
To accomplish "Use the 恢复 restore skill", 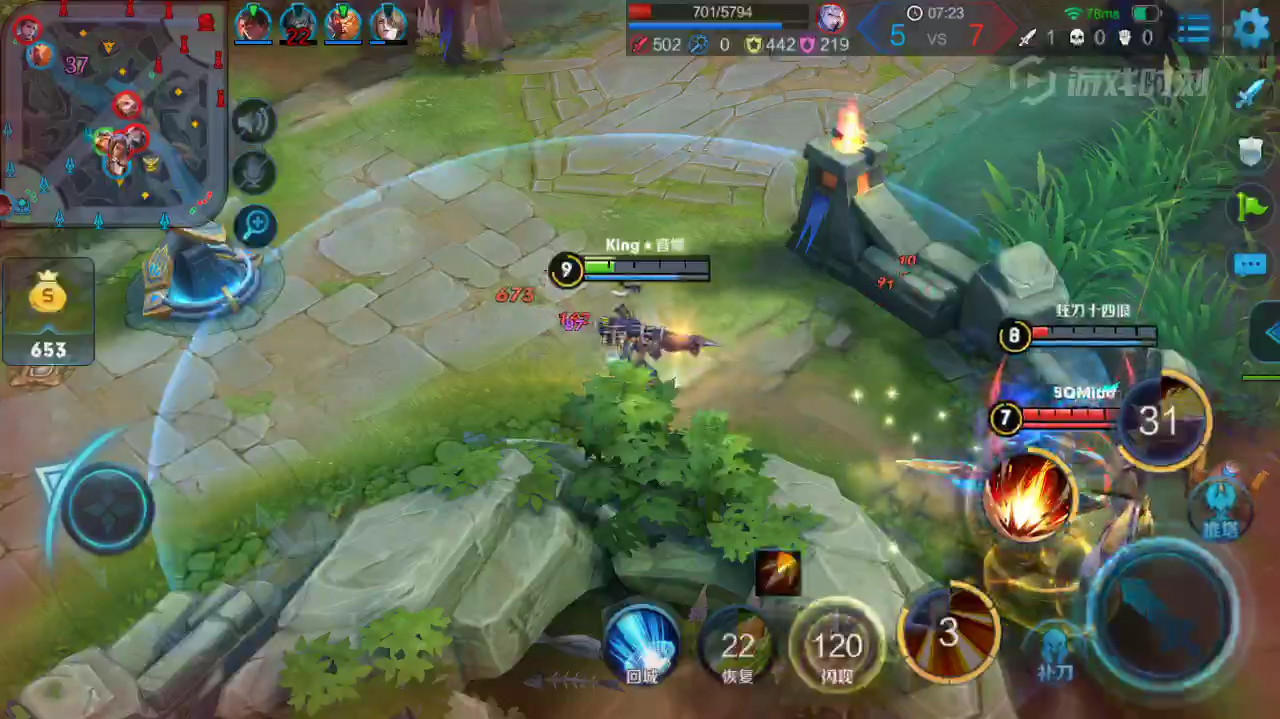I will pyautogui.click(x=738, y=645).
